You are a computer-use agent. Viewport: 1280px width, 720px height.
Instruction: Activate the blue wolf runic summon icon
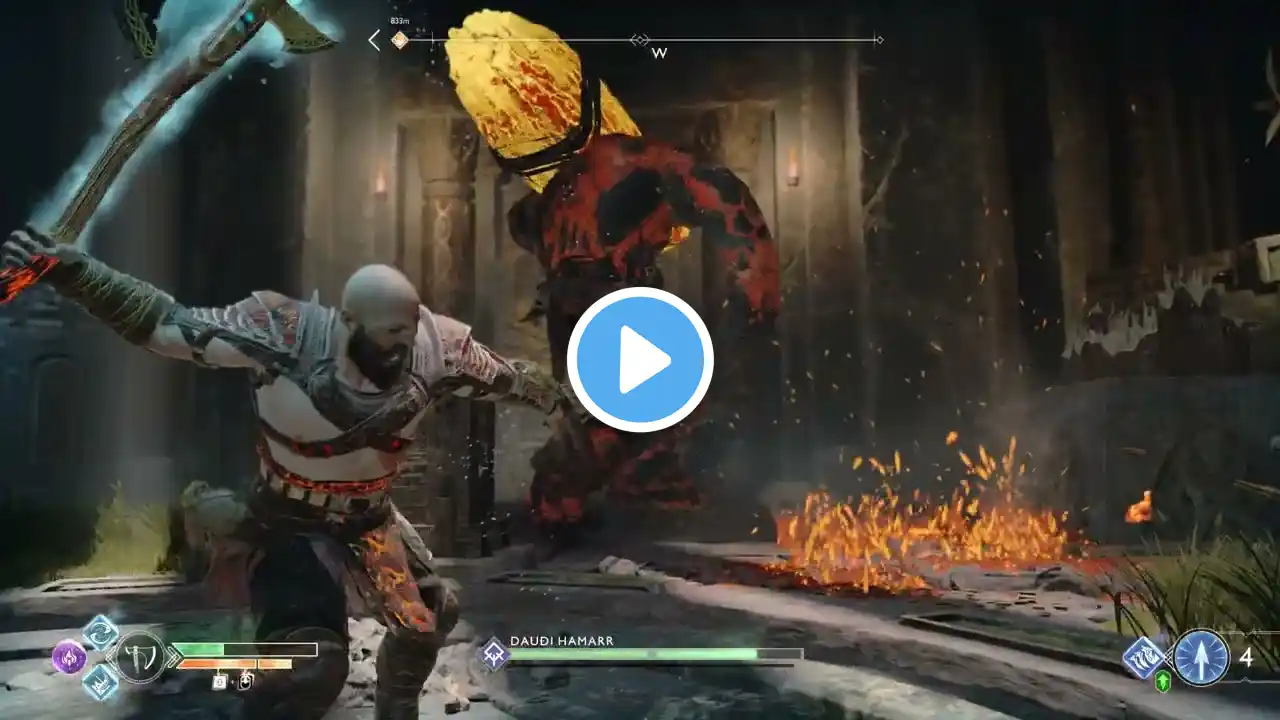[x=1142, y=658]
